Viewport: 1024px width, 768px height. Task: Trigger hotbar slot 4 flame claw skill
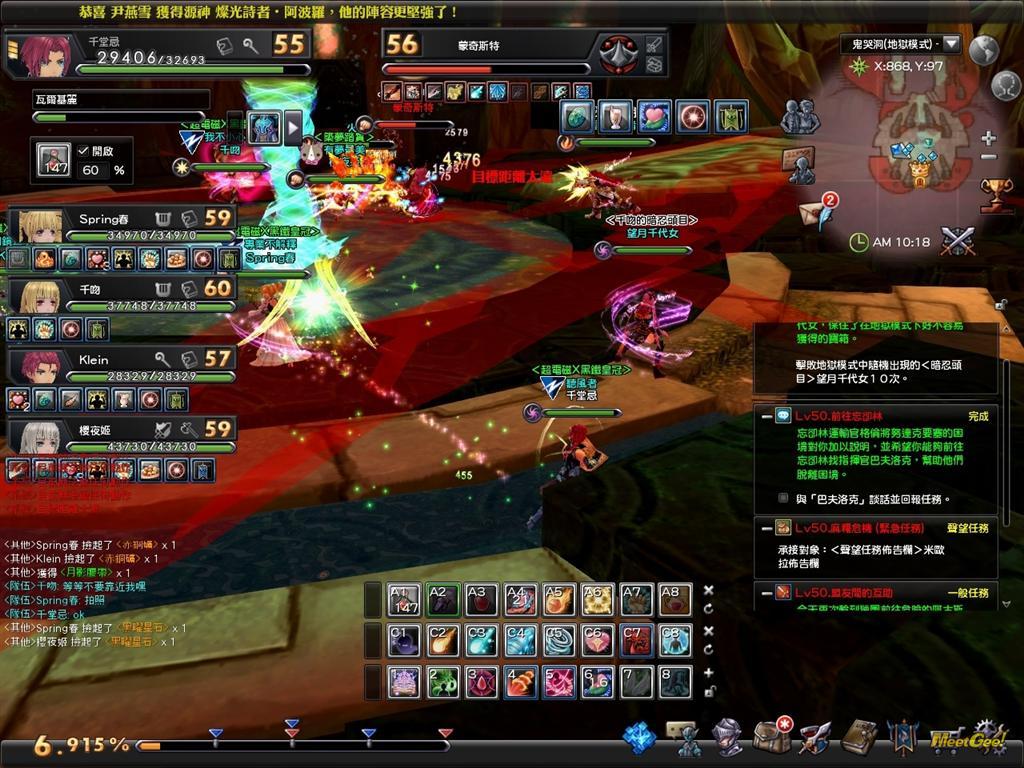pos(520,682)
